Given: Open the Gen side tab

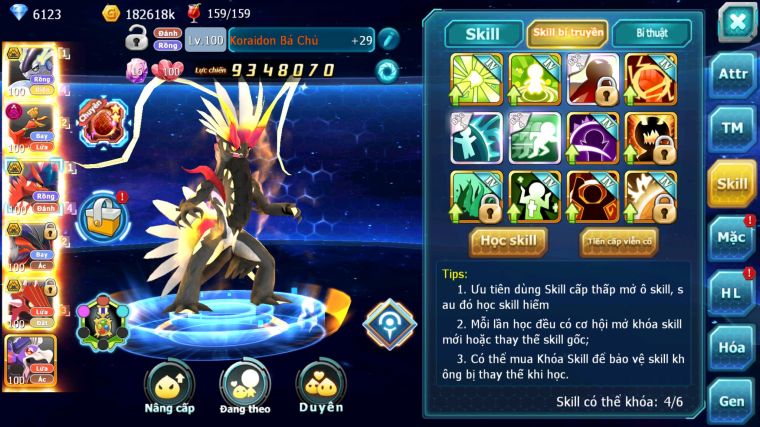Looking at the screenshot, I should pyautogui.click(x=732, y=401).
